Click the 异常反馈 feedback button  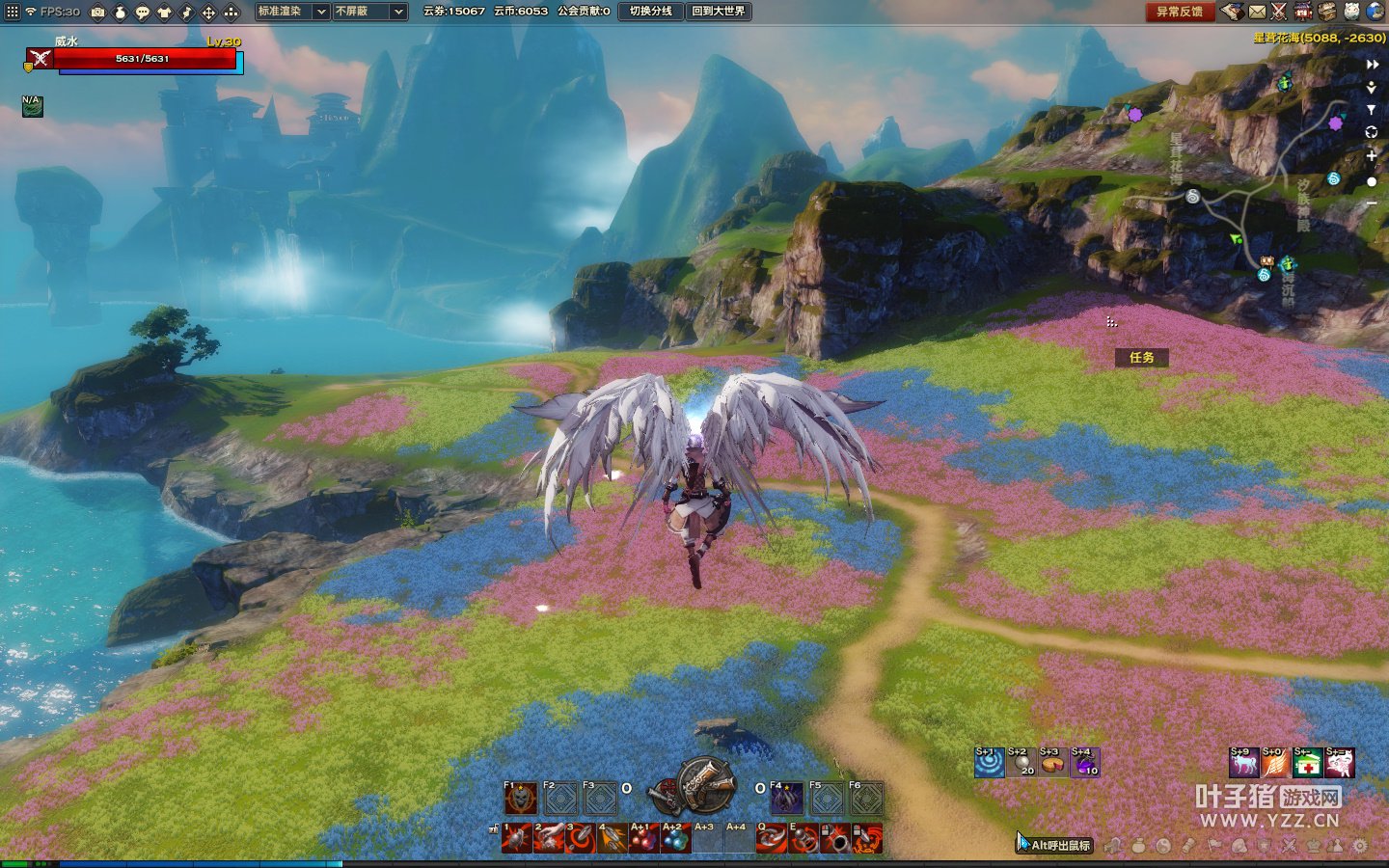pos(1179,12)
